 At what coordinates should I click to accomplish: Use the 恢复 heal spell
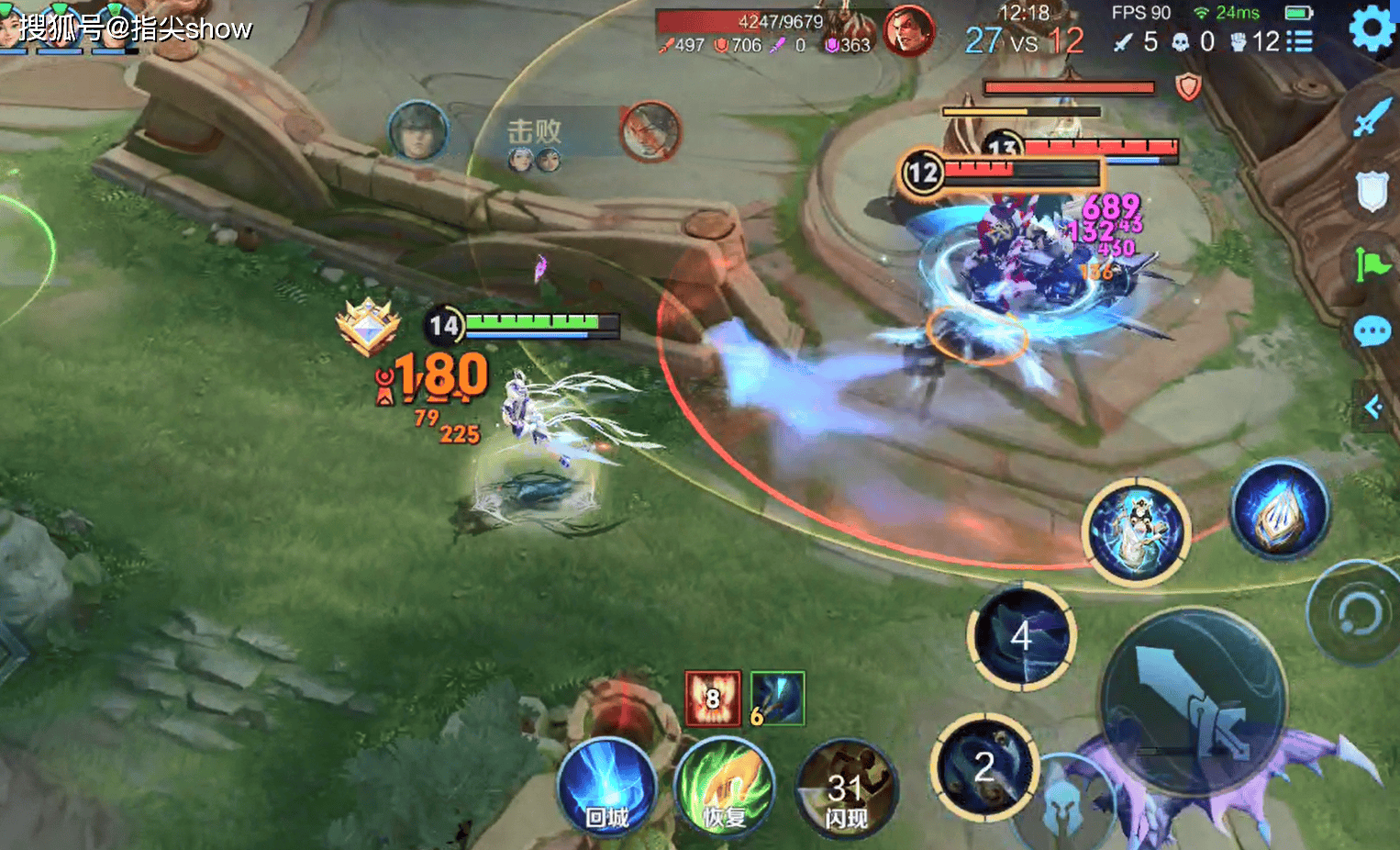(x=724, y=788)
